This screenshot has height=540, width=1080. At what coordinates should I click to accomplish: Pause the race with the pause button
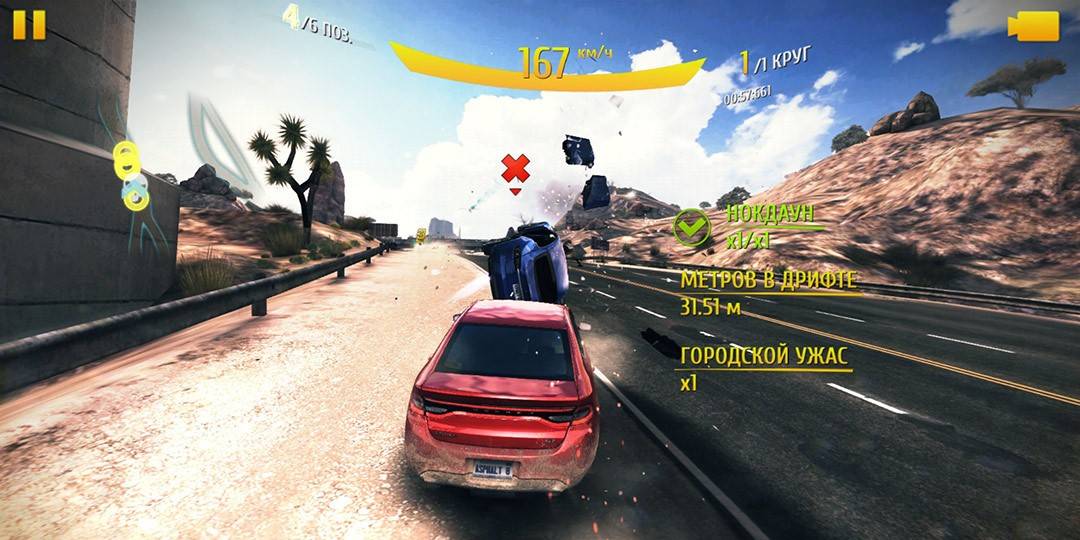click(x=29, y=24)
